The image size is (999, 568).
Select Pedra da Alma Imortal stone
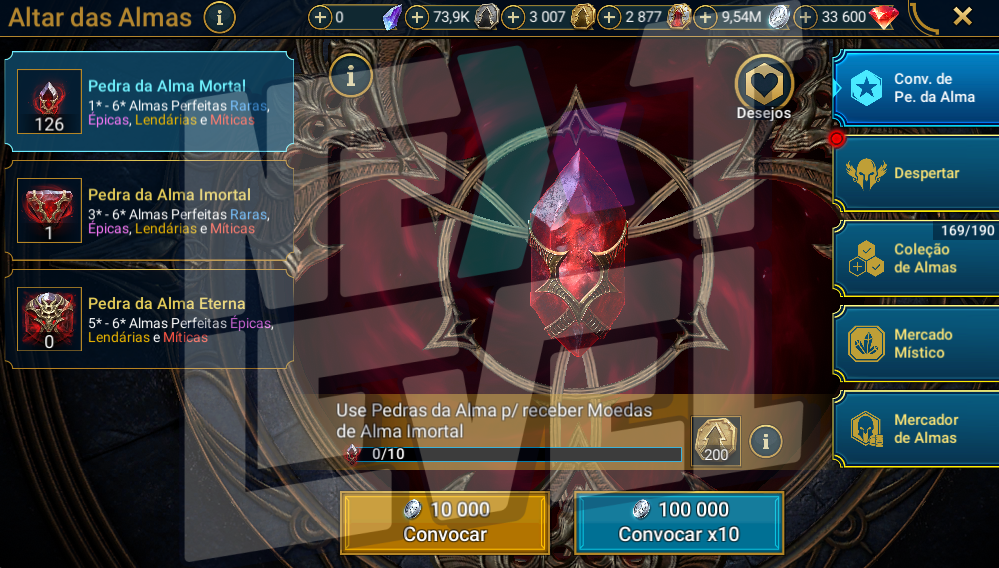(150, 211)
